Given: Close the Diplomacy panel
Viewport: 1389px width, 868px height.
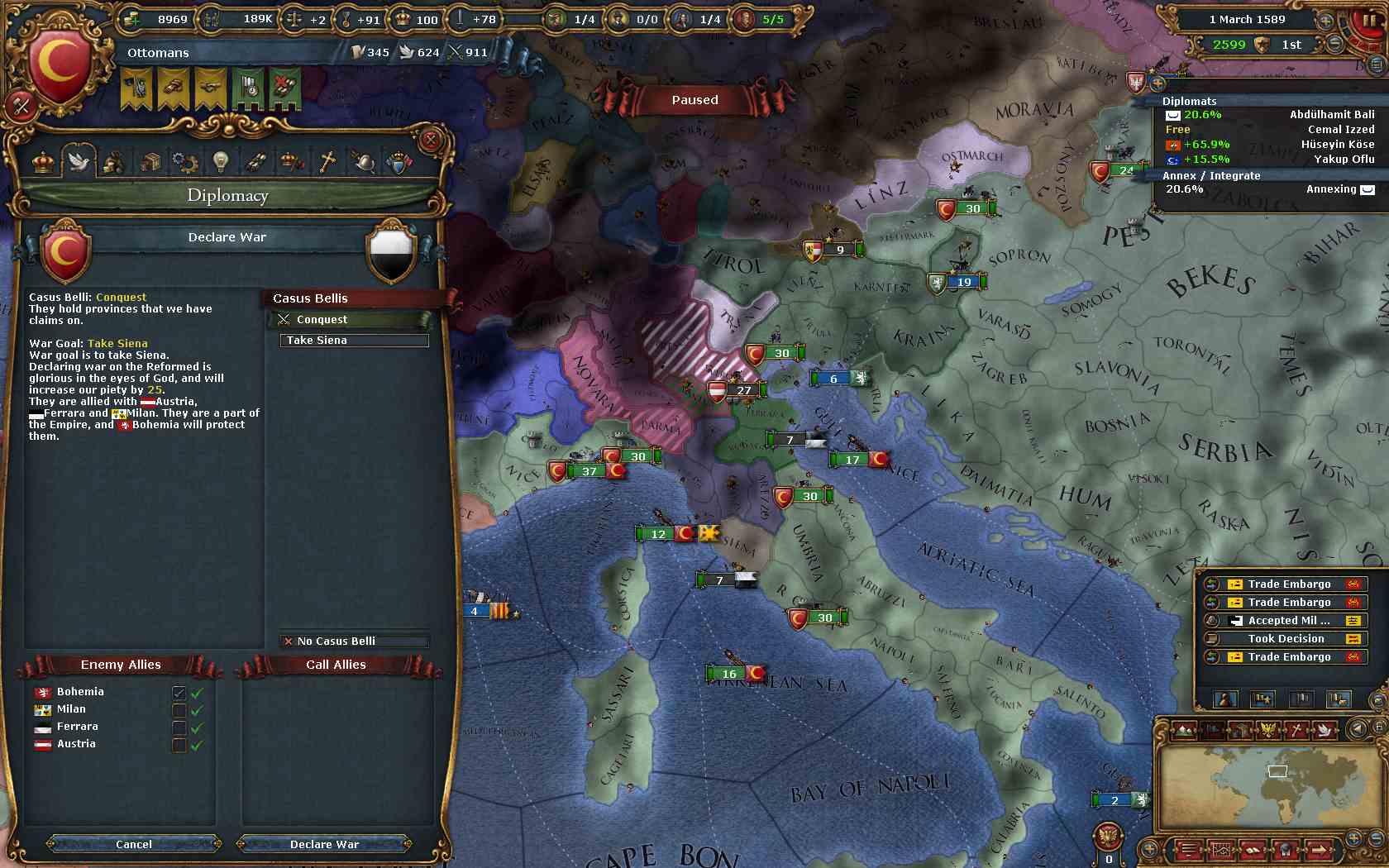Looking at the screenshot, I should 430,140.
